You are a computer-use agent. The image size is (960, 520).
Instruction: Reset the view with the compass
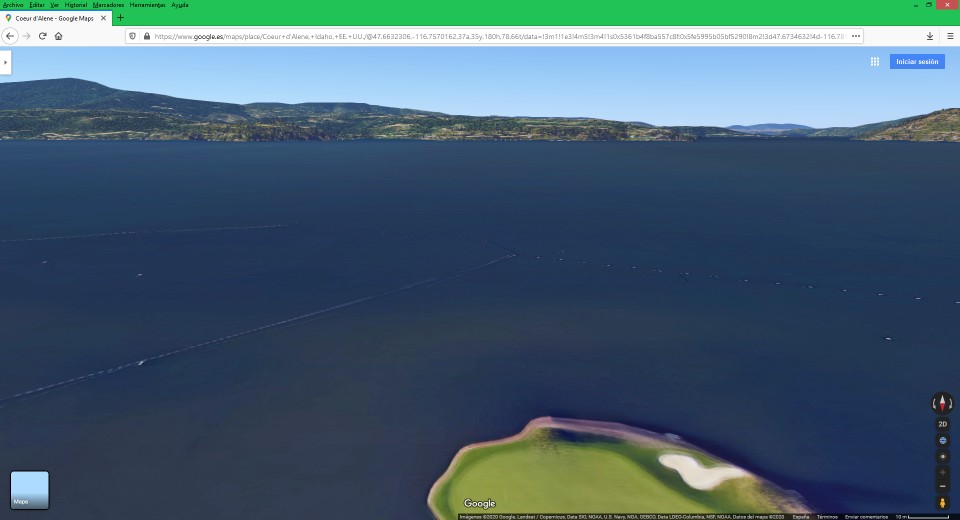click(942, 403)
